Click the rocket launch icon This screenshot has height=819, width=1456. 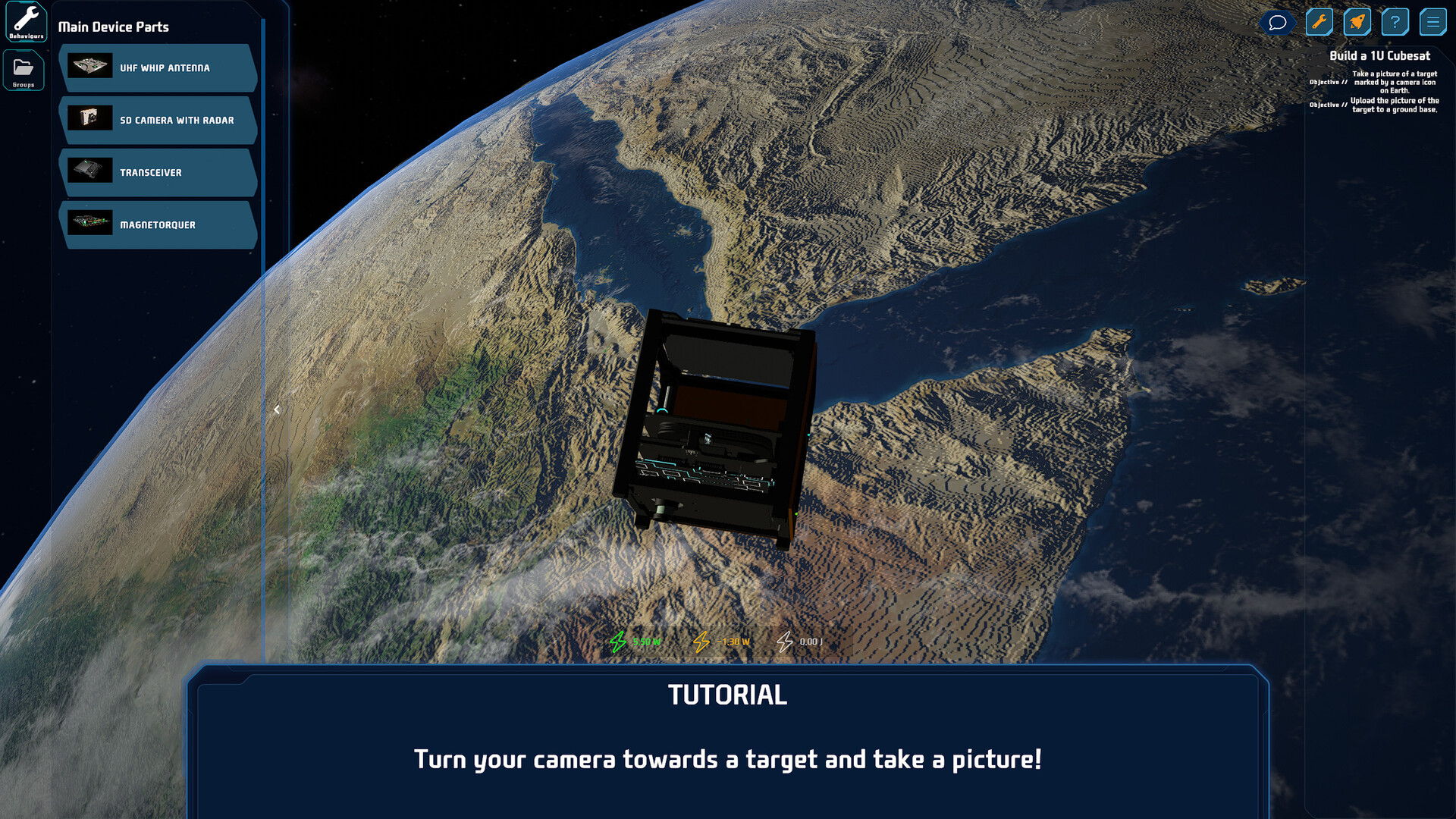coord(1357,22)
